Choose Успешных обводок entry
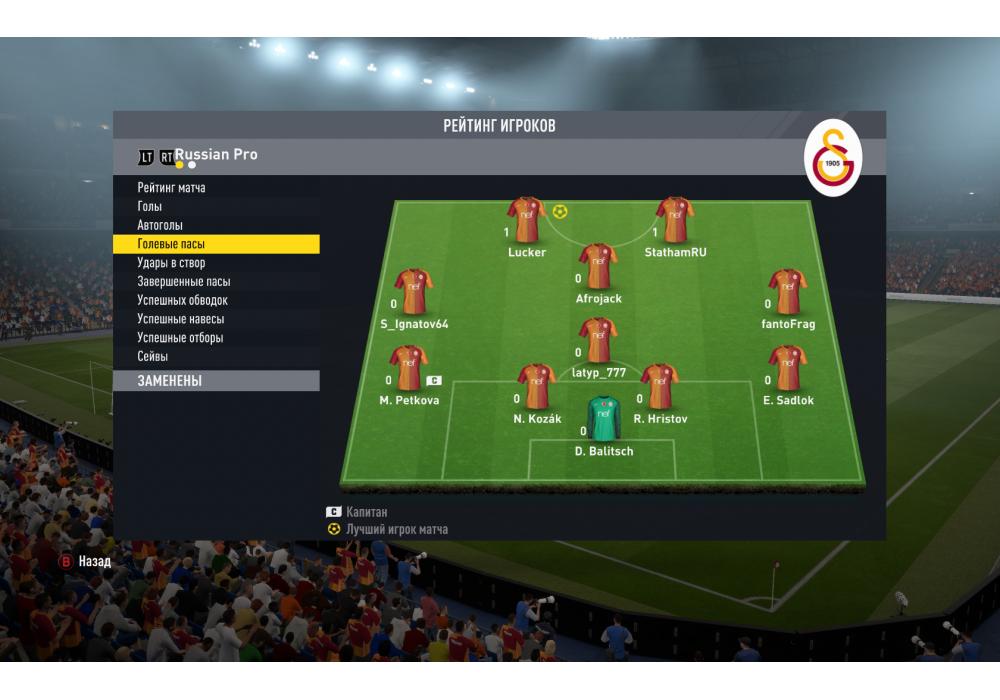 pos(182,300)
